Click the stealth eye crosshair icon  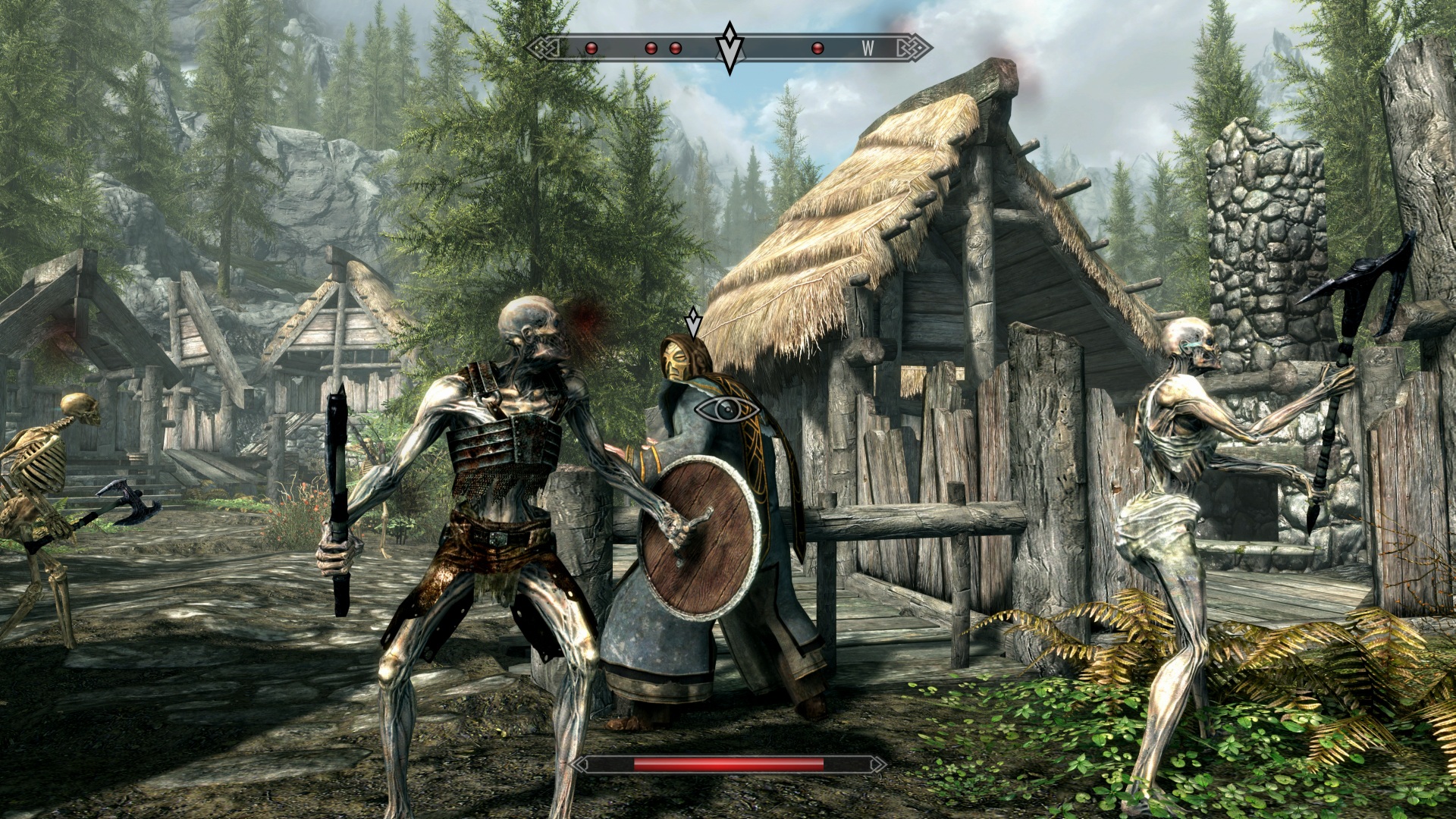726,409
